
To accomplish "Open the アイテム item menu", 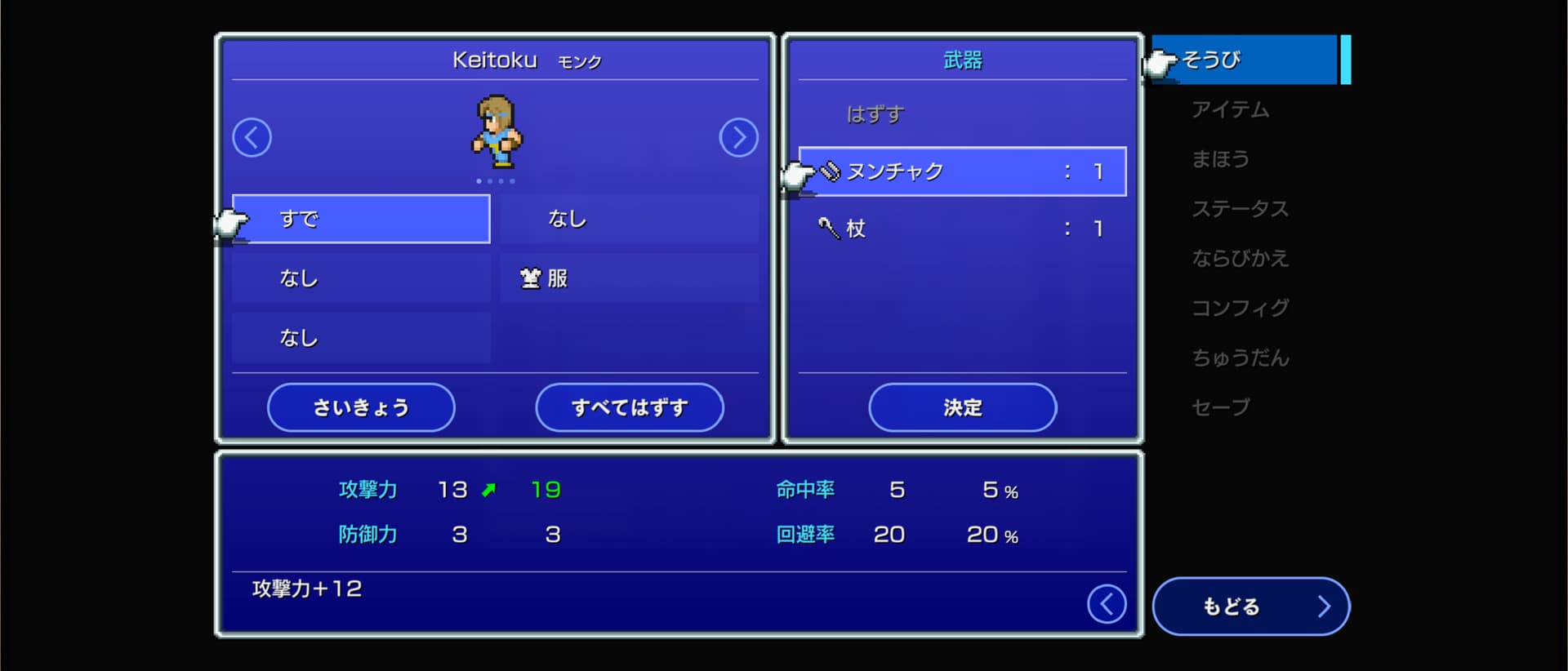I will click(1230, 109).
